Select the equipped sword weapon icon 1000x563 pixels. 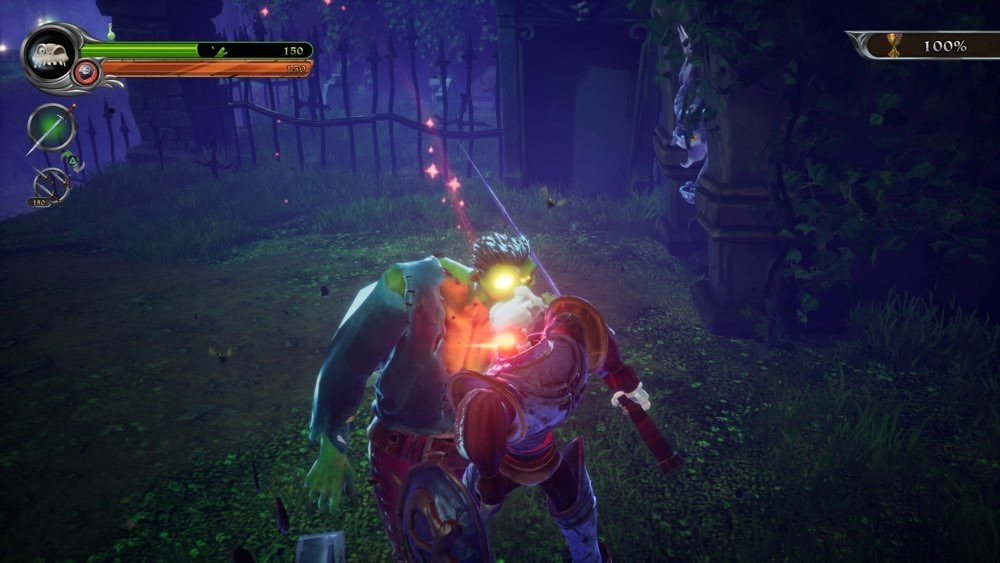tap(50, 128)
